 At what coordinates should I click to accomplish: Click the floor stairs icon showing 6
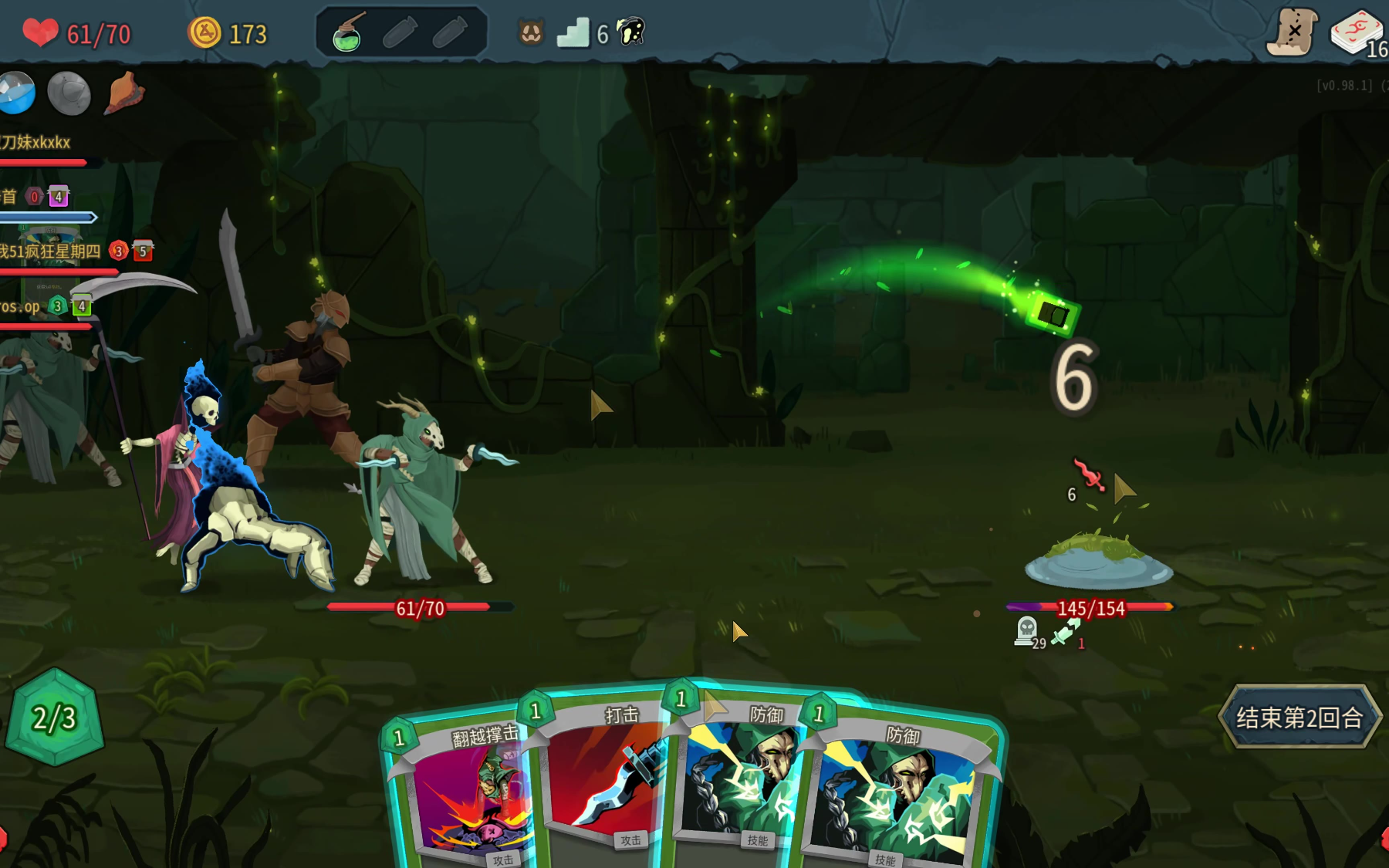click(574, 33)
